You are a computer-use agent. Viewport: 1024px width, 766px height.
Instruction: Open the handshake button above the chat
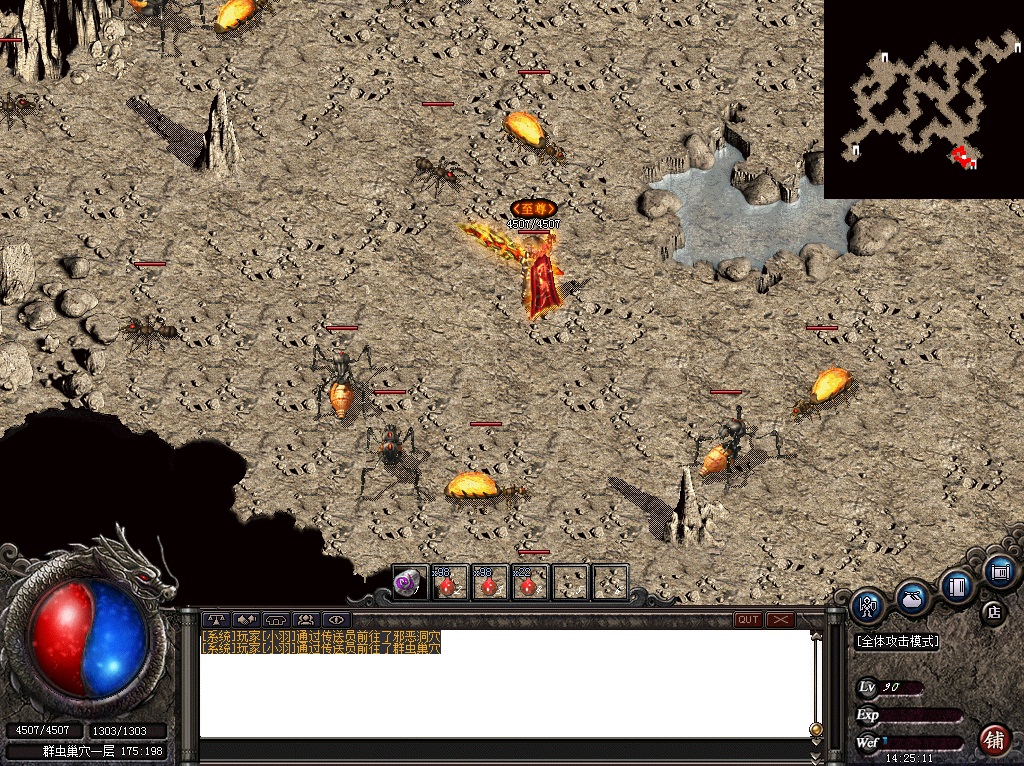pyautogui.click(x=246, y=620)
